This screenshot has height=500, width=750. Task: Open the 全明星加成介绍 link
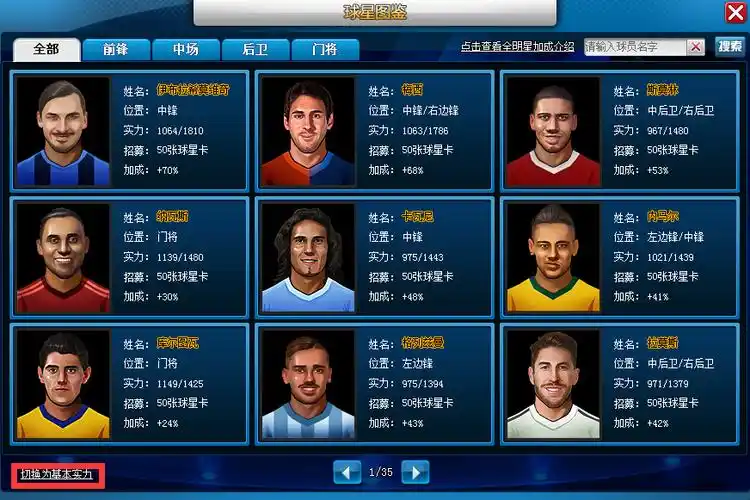tap(517, 47)
